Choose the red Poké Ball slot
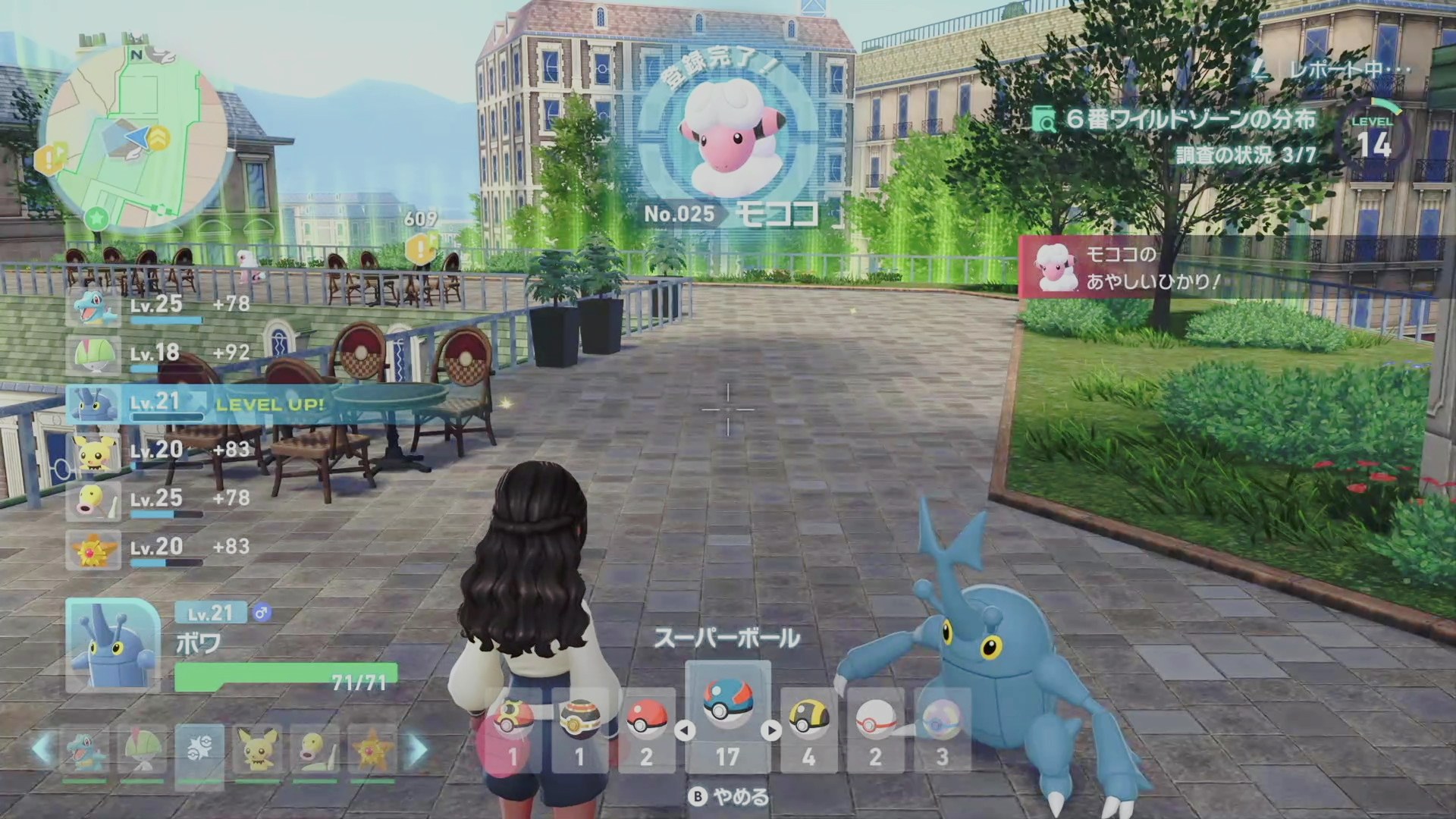The width and height of the screenshot is (1456, 819). point(646,730)
